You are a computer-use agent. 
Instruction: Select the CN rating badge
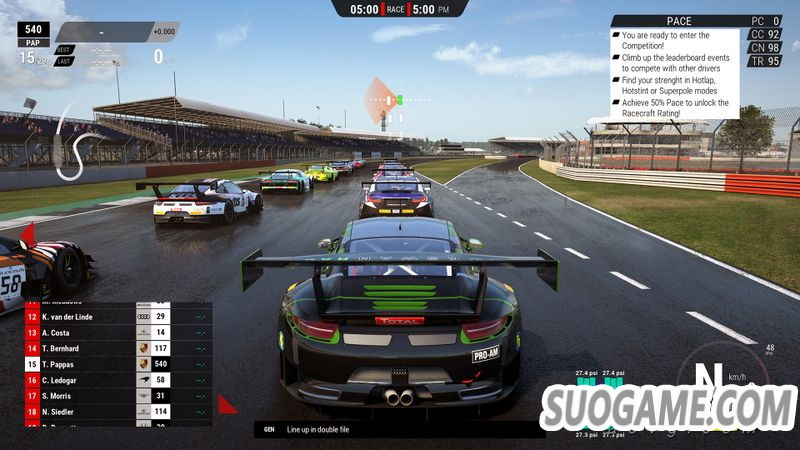coord(765,47)
